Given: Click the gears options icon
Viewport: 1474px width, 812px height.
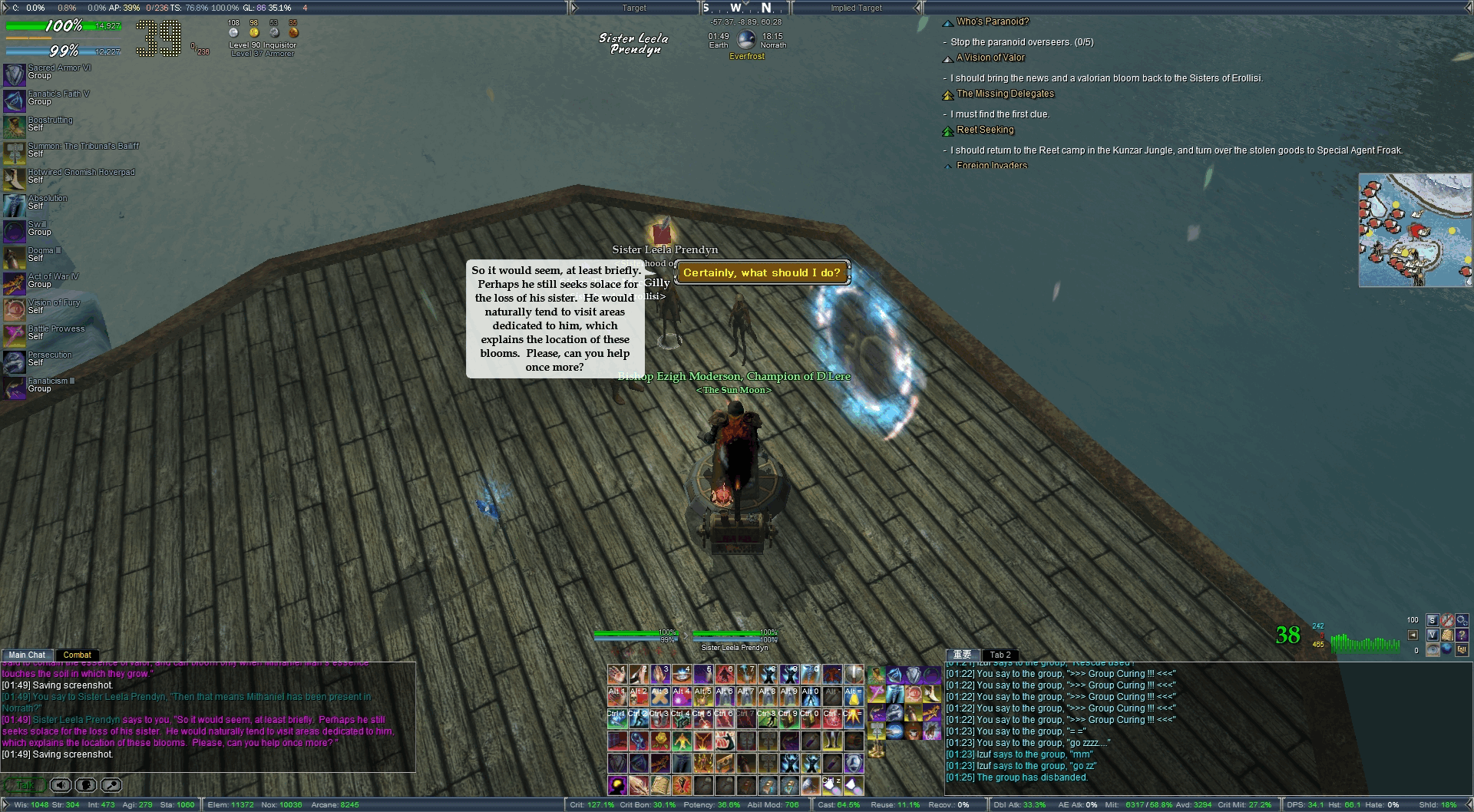Looking at the screenshot, I should tap(1461, 620).
